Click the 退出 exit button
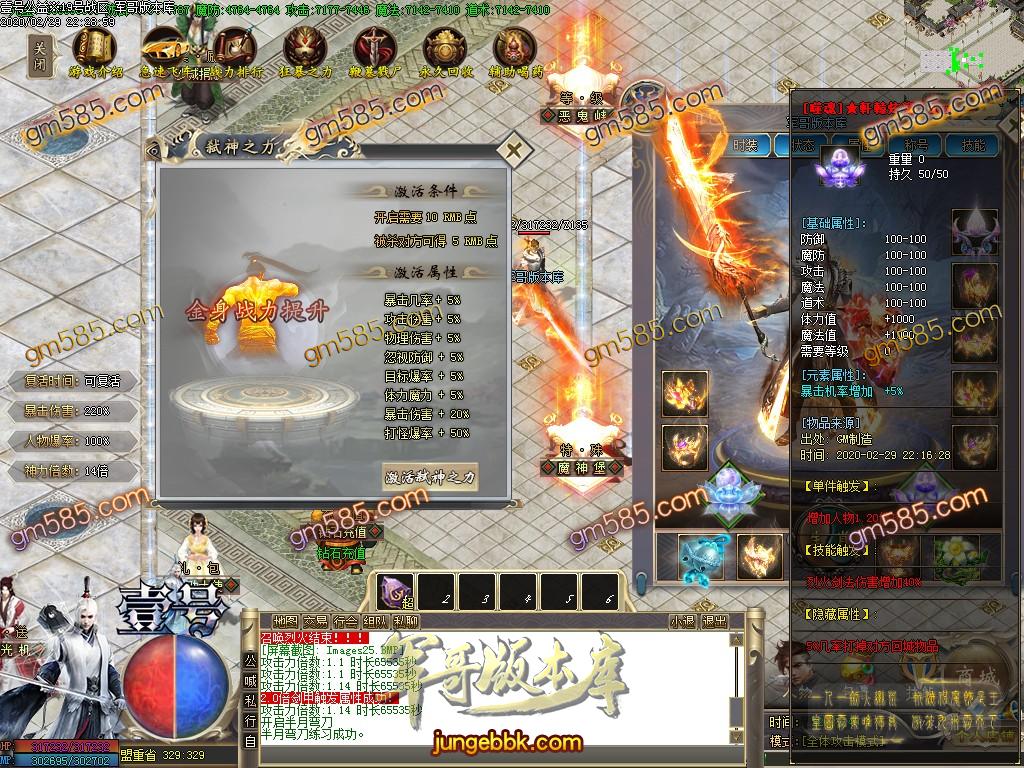 pos(714,621)
